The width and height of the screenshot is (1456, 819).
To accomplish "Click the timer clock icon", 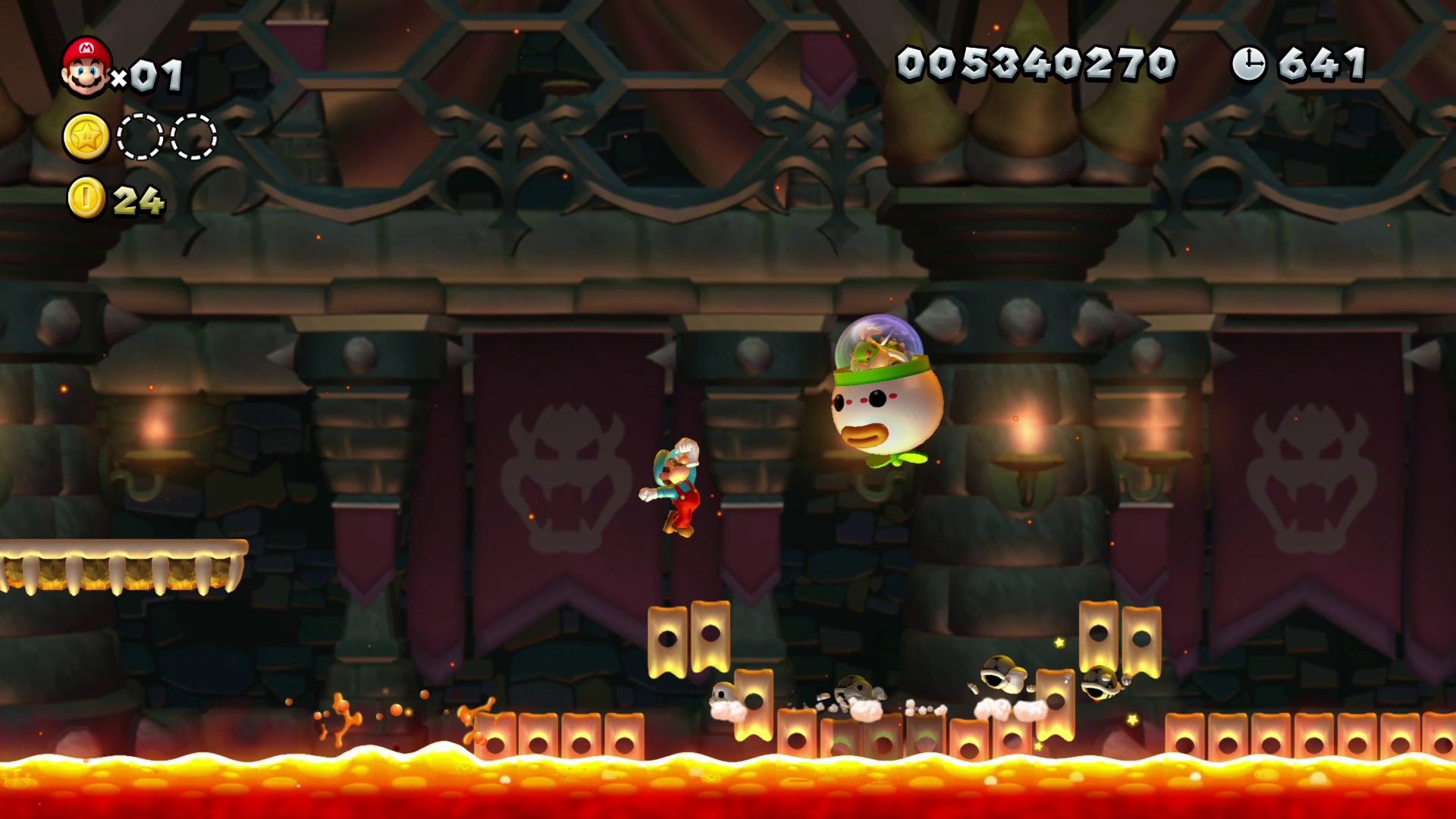I will [x=1248, y=64].
